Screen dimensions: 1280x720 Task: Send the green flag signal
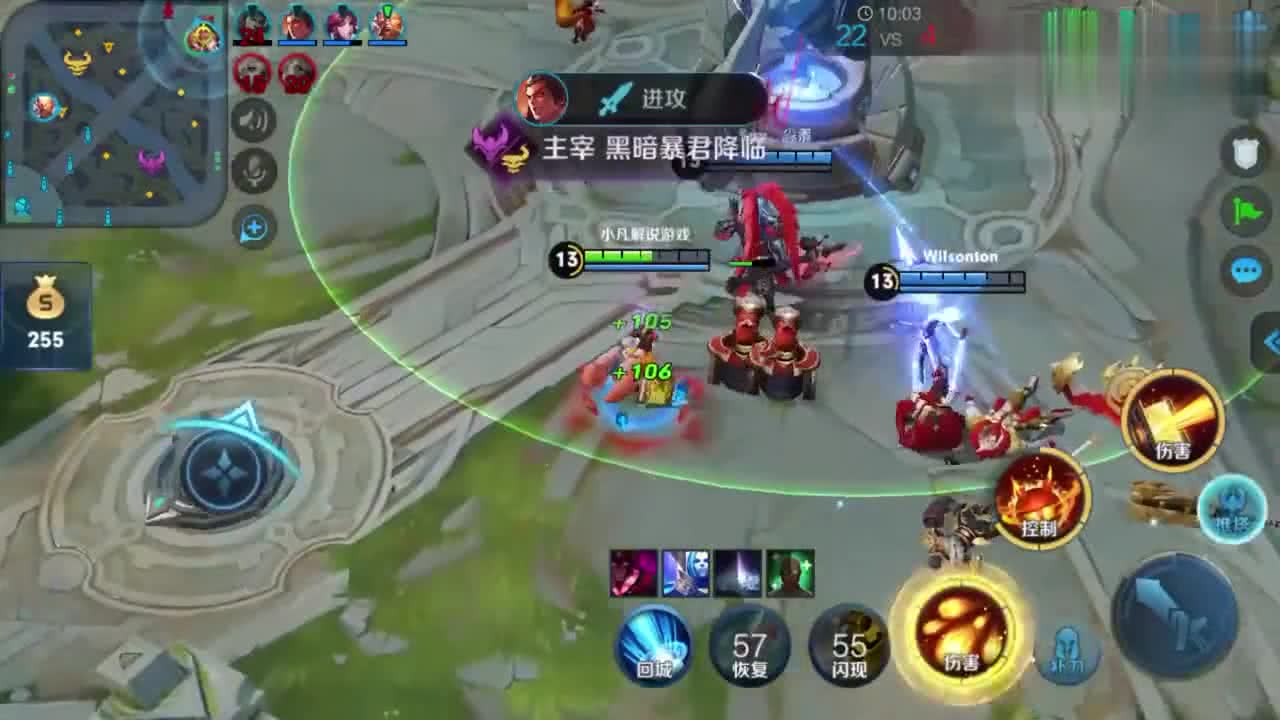pyautogui.click(x=1244, y=211)
